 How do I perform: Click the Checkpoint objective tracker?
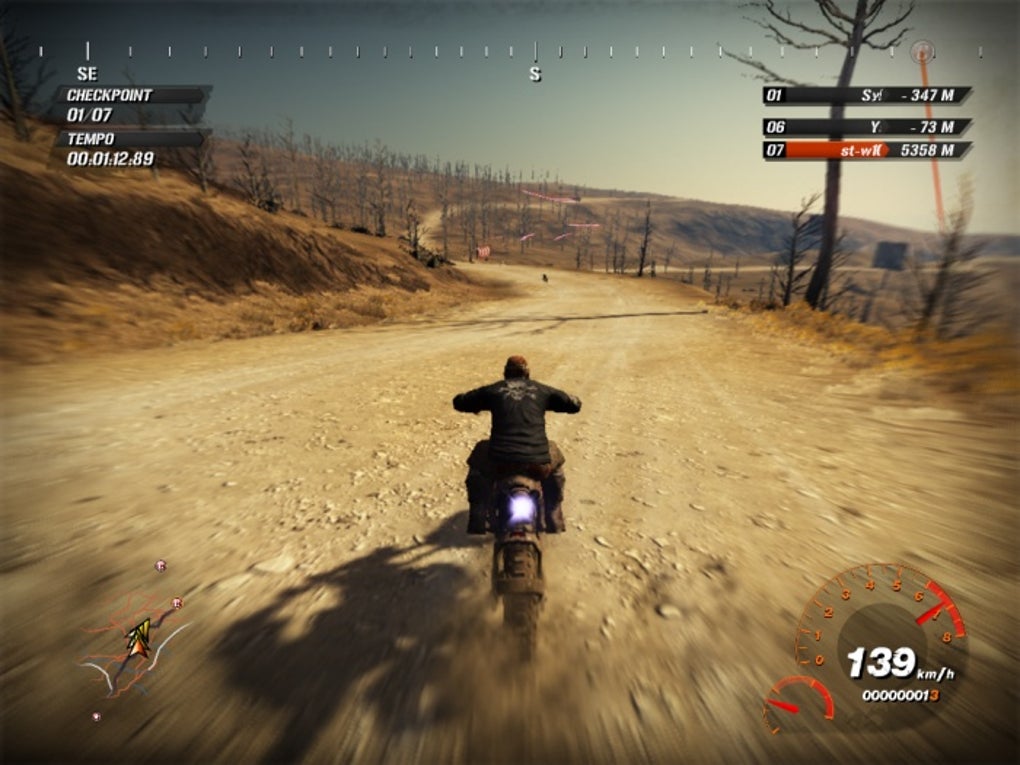pyautogui.click(x=132, y=105)
